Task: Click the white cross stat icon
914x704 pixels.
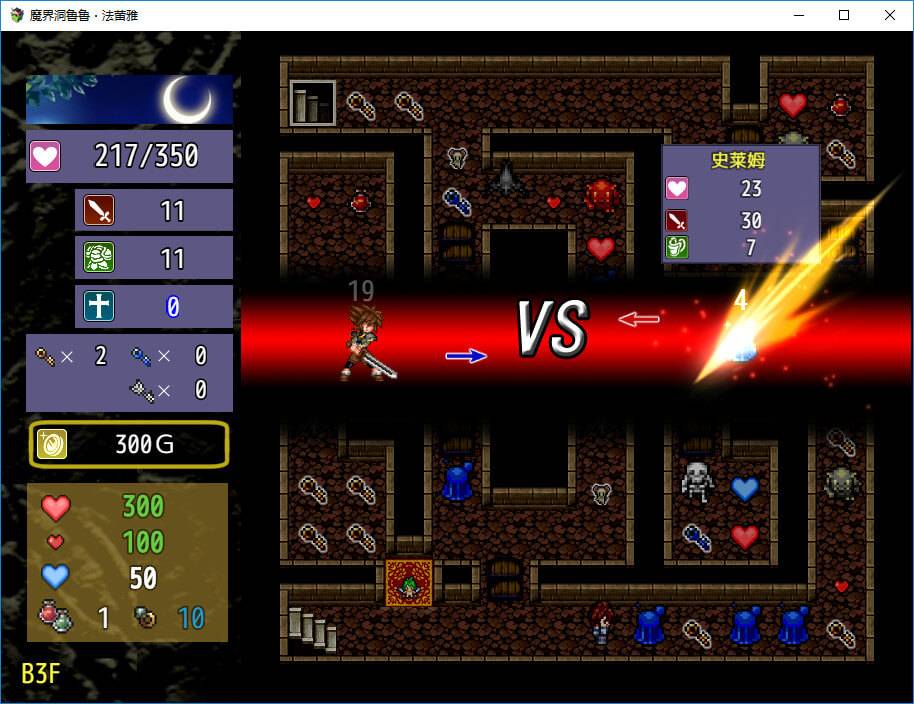Action: click(99, 306)
